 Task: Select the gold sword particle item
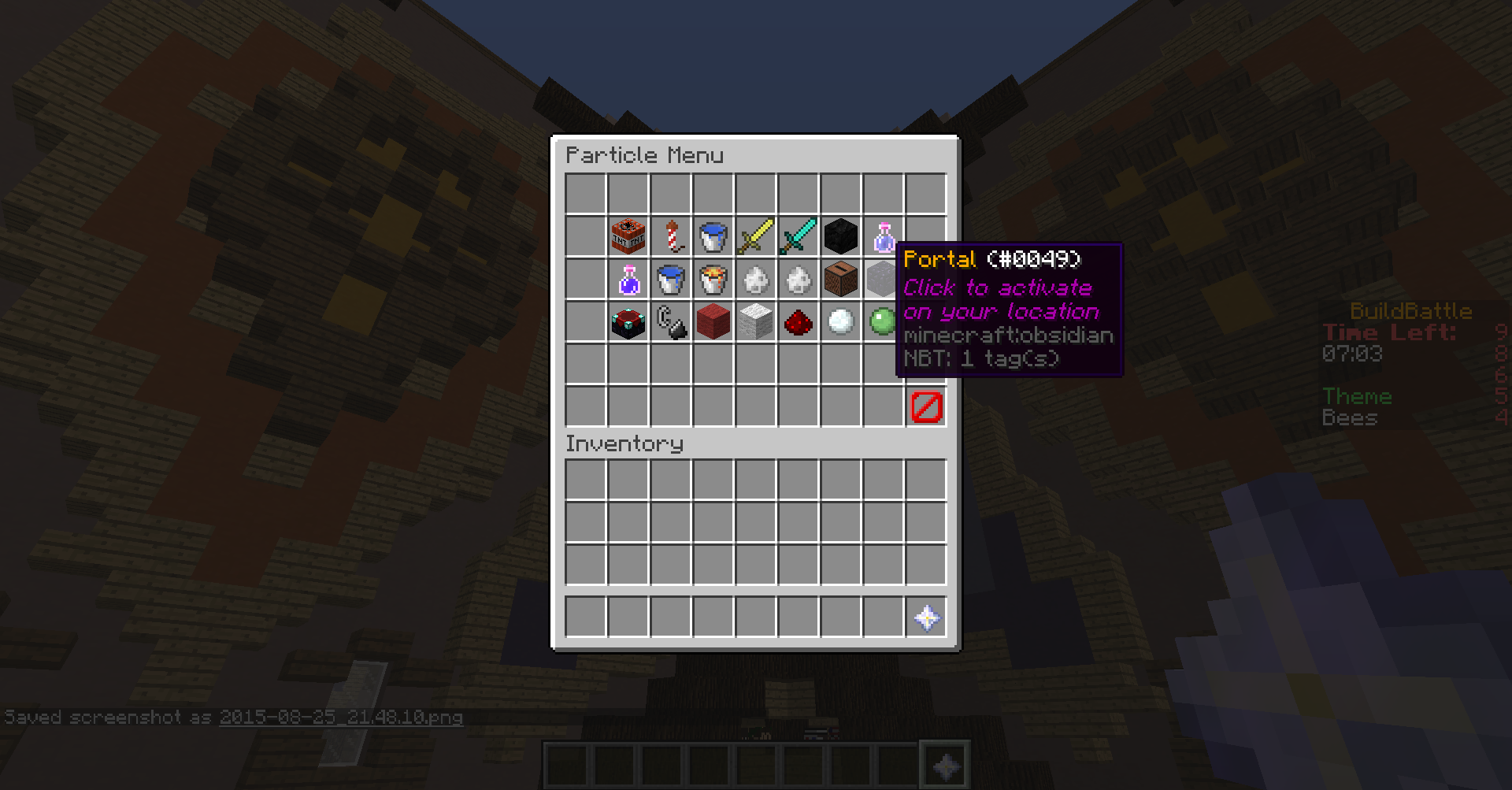coord(755,236)
